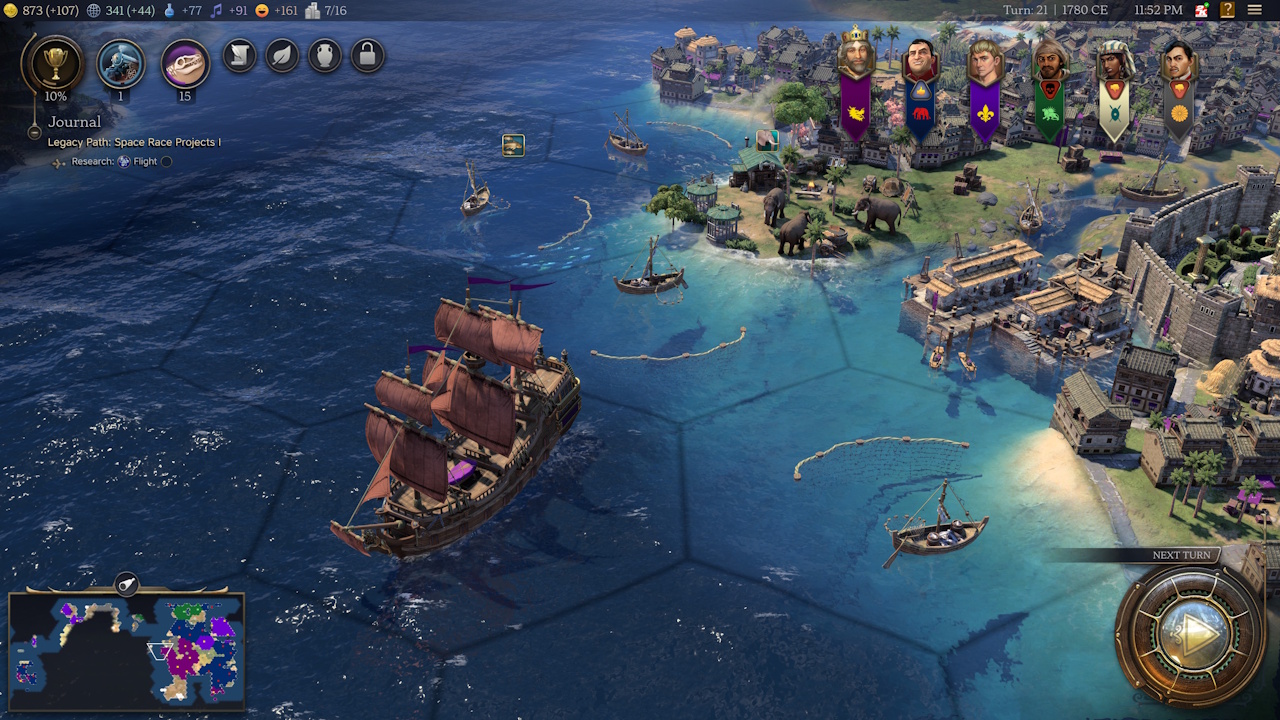
Task: Select the military unit icon showing 1
Action: point(120,63)
